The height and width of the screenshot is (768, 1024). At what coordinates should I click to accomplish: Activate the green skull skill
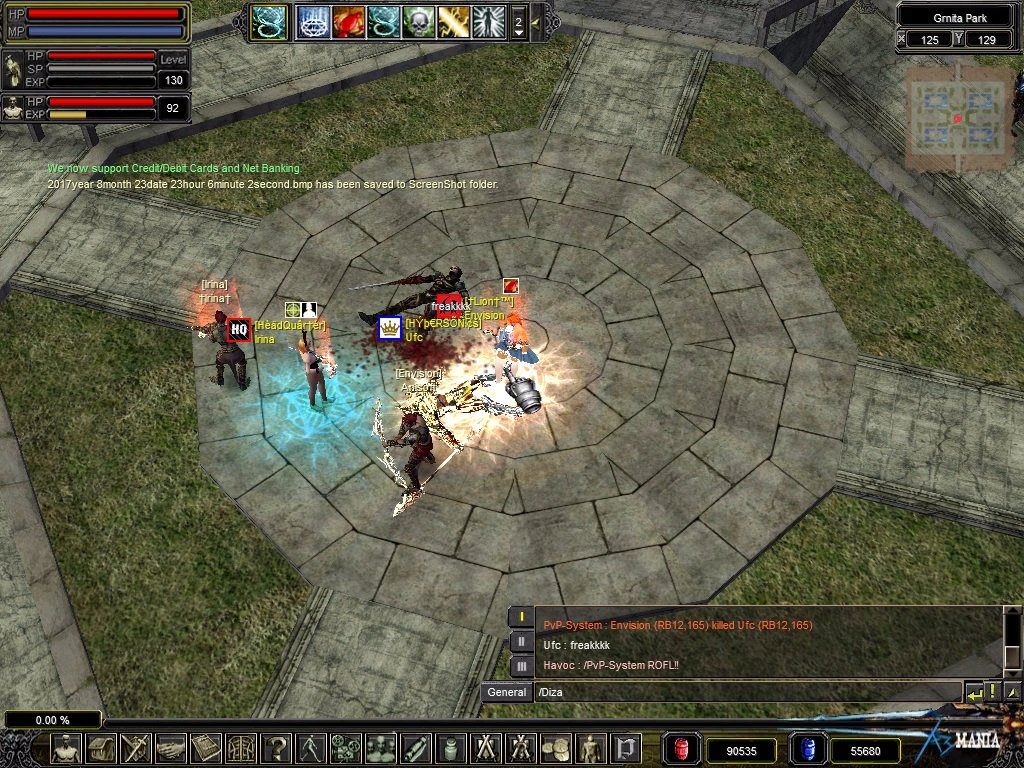pos(418,22)
